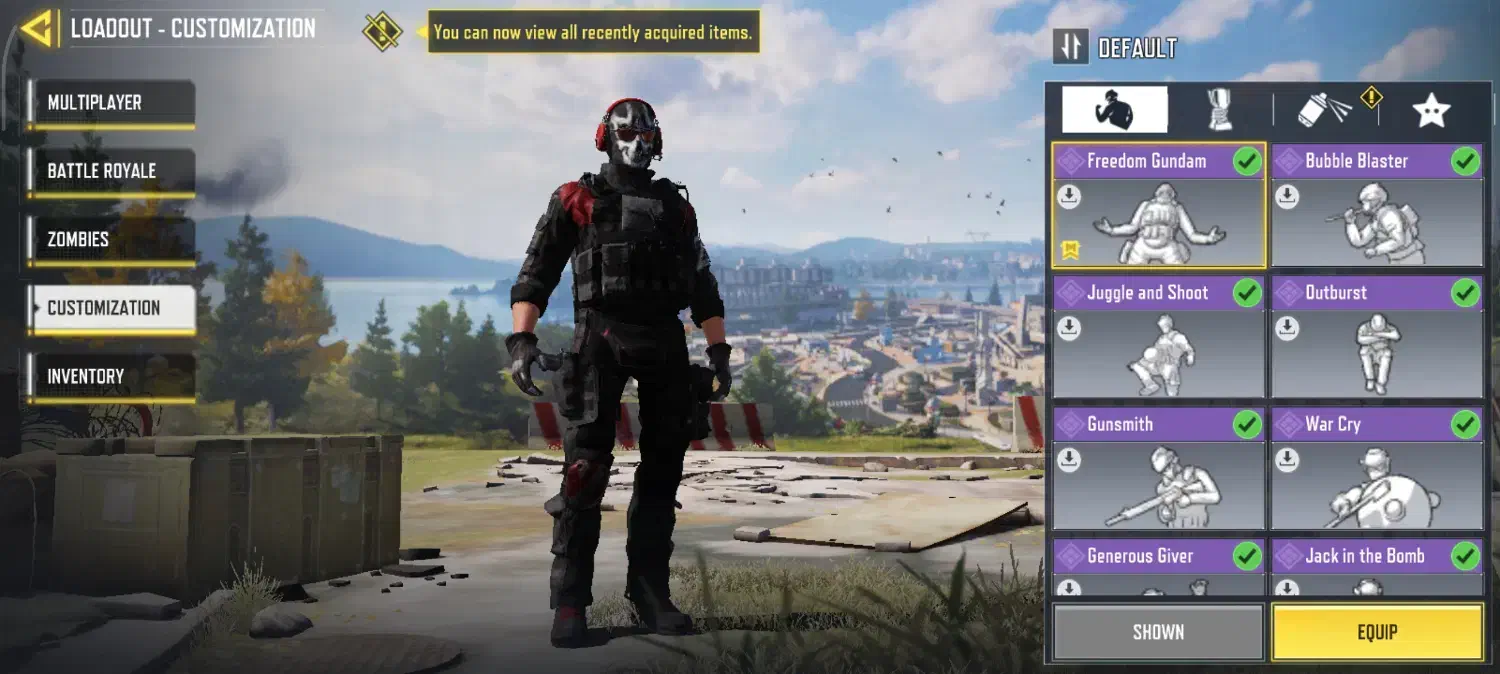This screenshot has width=1500, height=674.
Task: Click the yellow Equip button
Action: tap(1376, 632)
